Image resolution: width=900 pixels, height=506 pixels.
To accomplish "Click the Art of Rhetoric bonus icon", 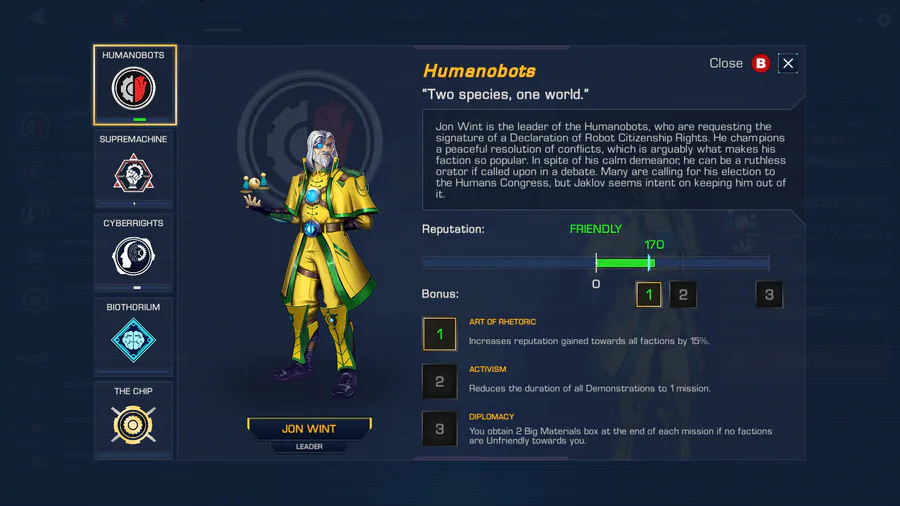I will 440,333.
